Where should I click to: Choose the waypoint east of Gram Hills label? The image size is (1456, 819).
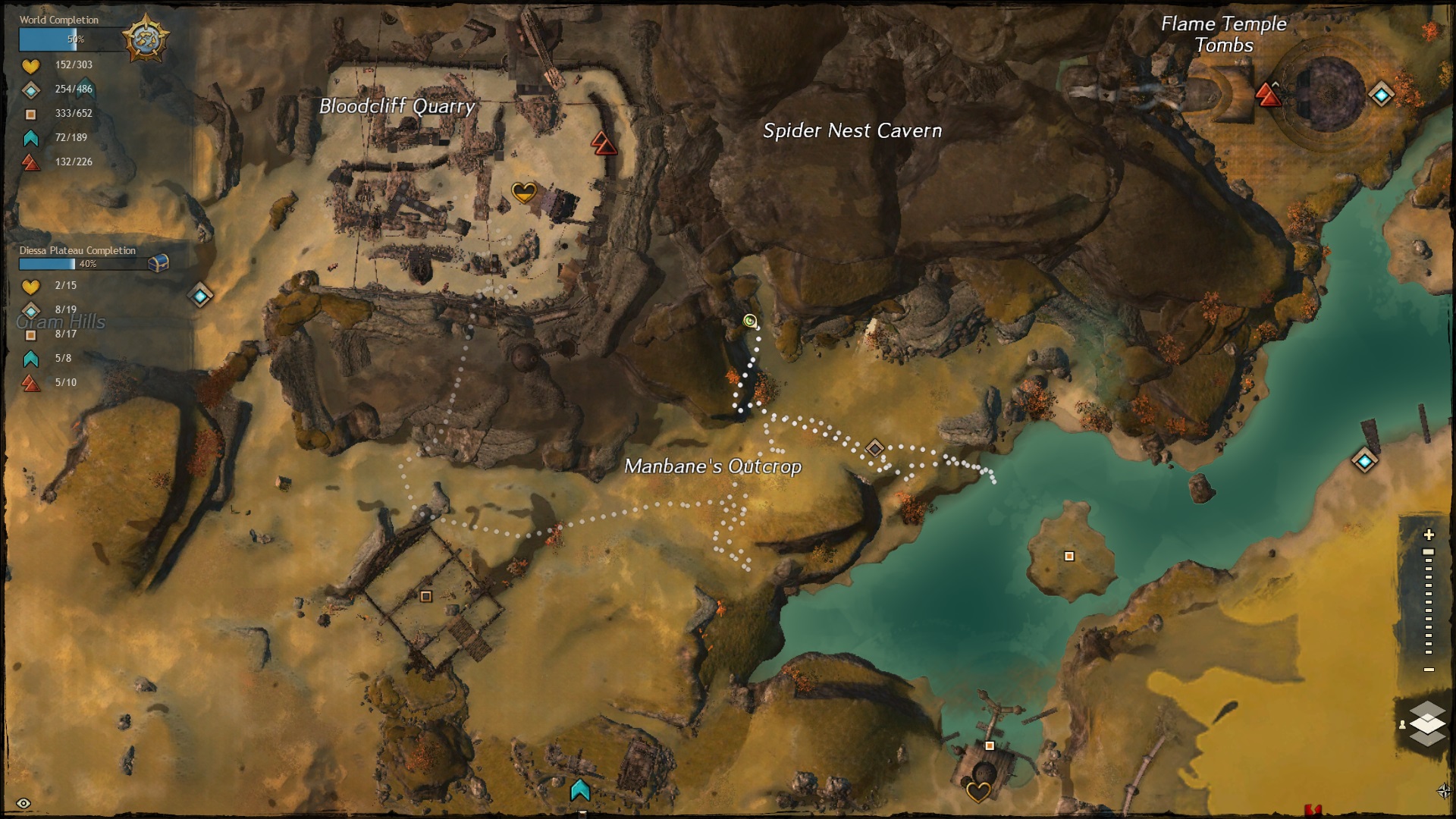(200, 295)
